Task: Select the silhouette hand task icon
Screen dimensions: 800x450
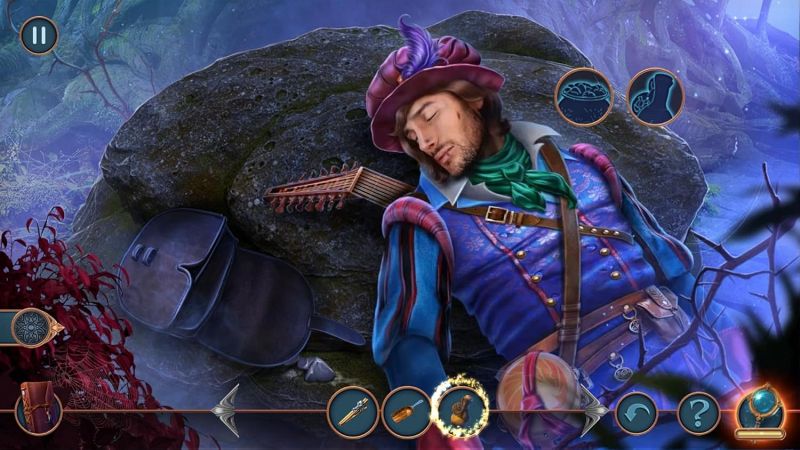Action: [x=654, y=96]
